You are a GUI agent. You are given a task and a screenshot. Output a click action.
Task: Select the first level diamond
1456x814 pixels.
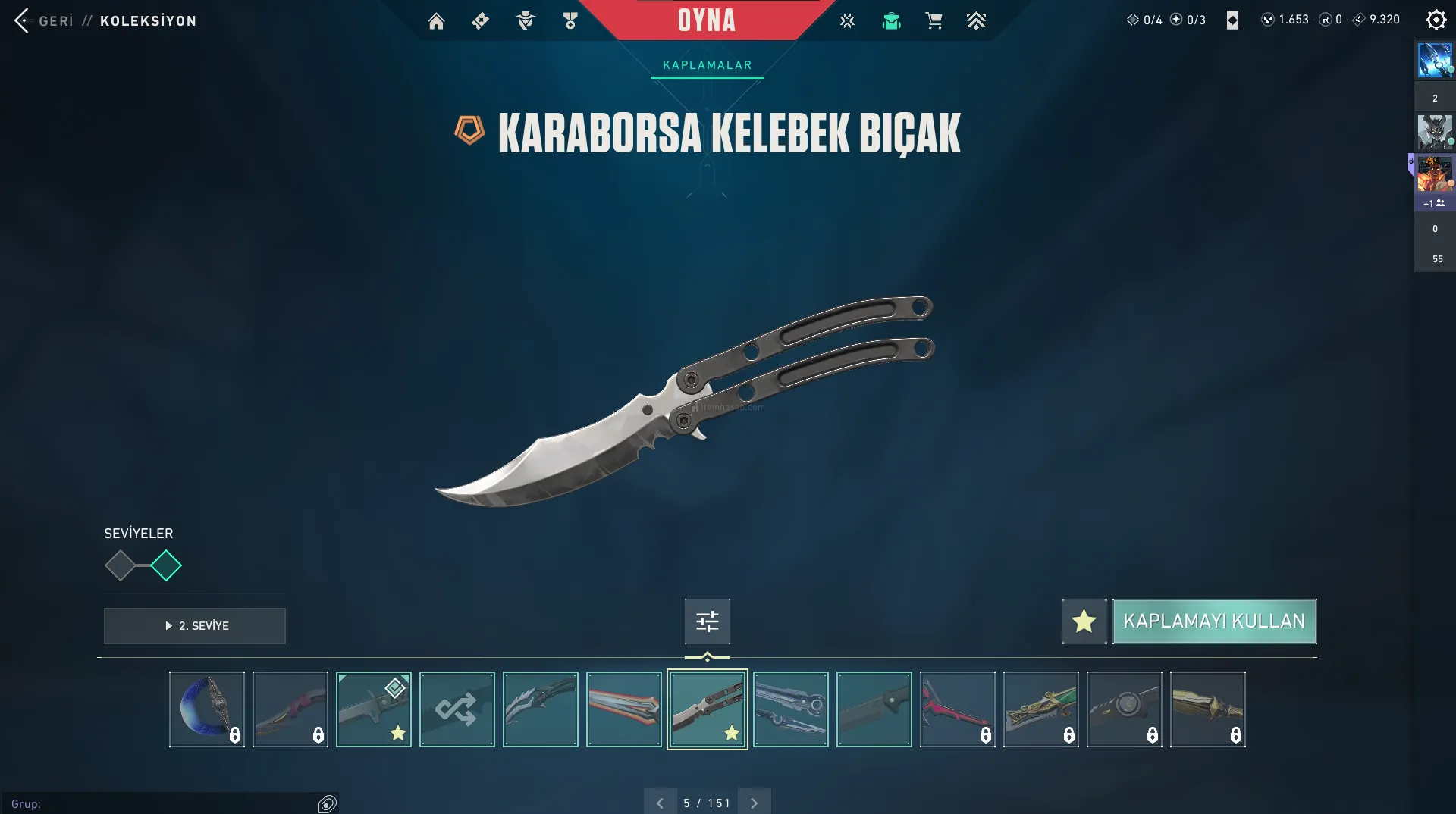pyautogui.click(x=120, y=565)
